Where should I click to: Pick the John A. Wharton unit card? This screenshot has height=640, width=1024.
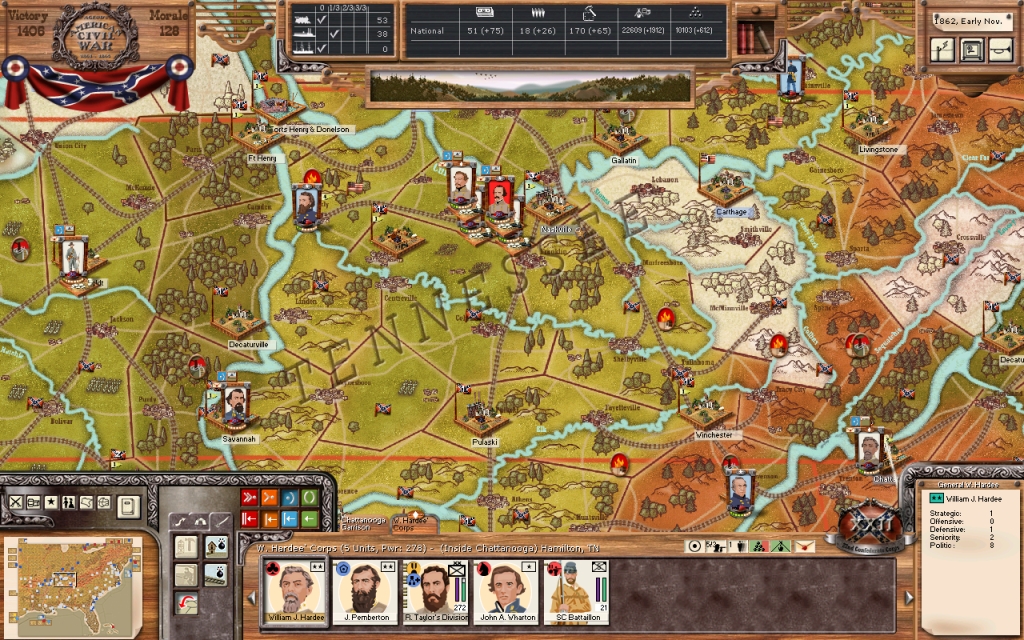pyautogui.click(x=506, y=590)
